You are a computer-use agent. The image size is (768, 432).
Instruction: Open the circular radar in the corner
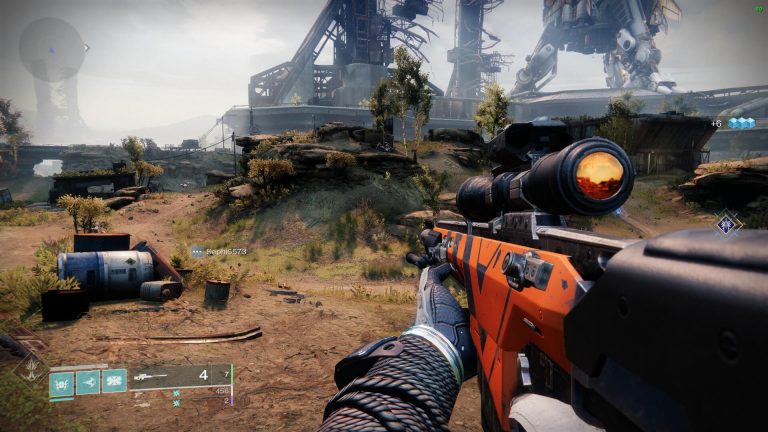coord(52,49)
